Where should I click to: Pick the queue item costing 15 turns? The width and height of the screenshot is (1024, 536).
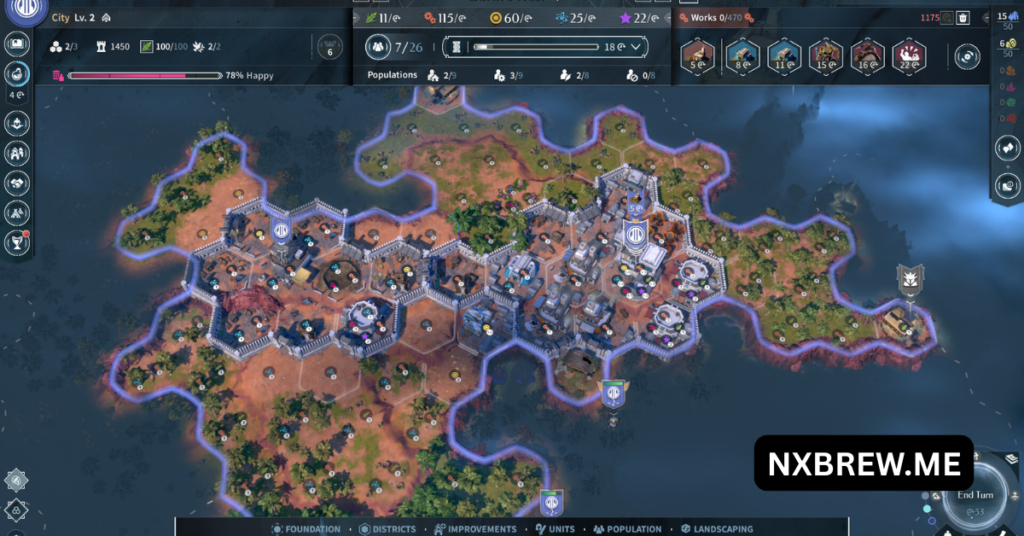click(x=825, y=56)
